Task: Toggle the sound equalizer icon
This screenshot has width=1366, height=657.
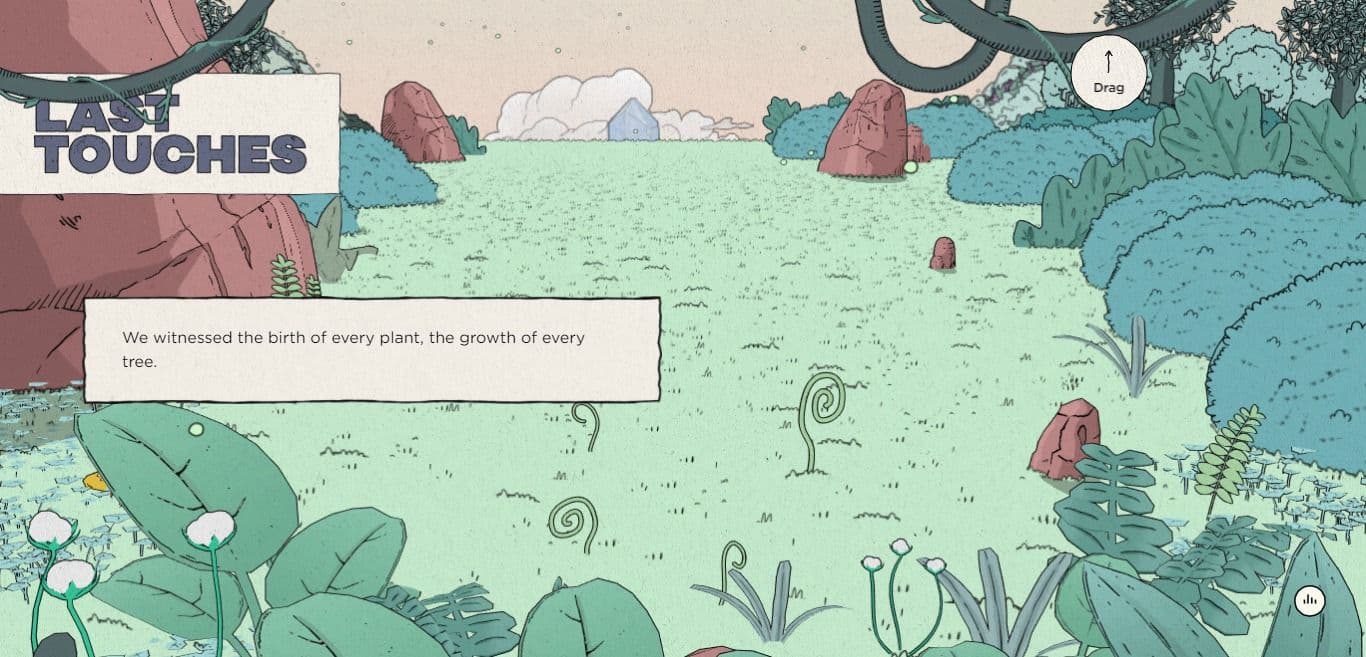Action: 1309,601
